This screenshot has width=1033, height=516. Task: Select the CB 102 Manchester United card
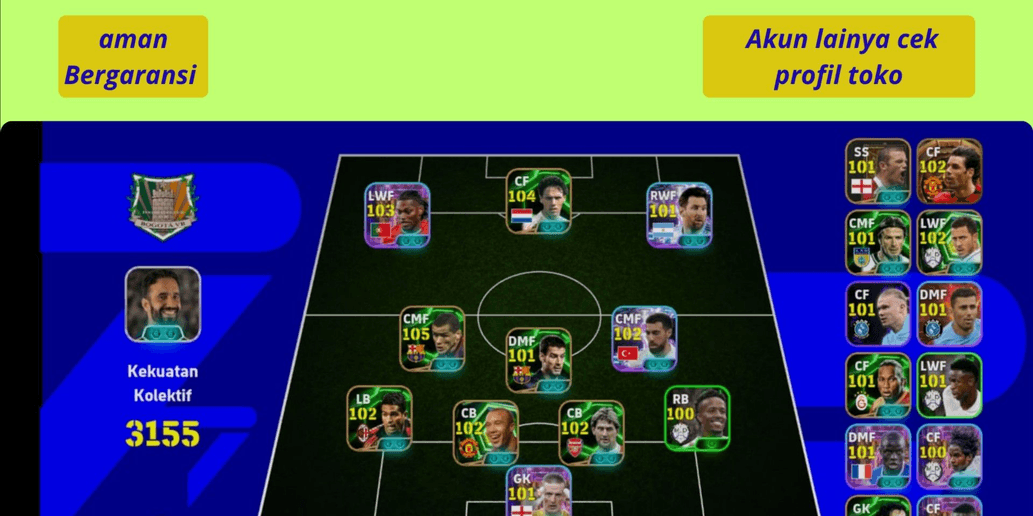tap(485, 432)
